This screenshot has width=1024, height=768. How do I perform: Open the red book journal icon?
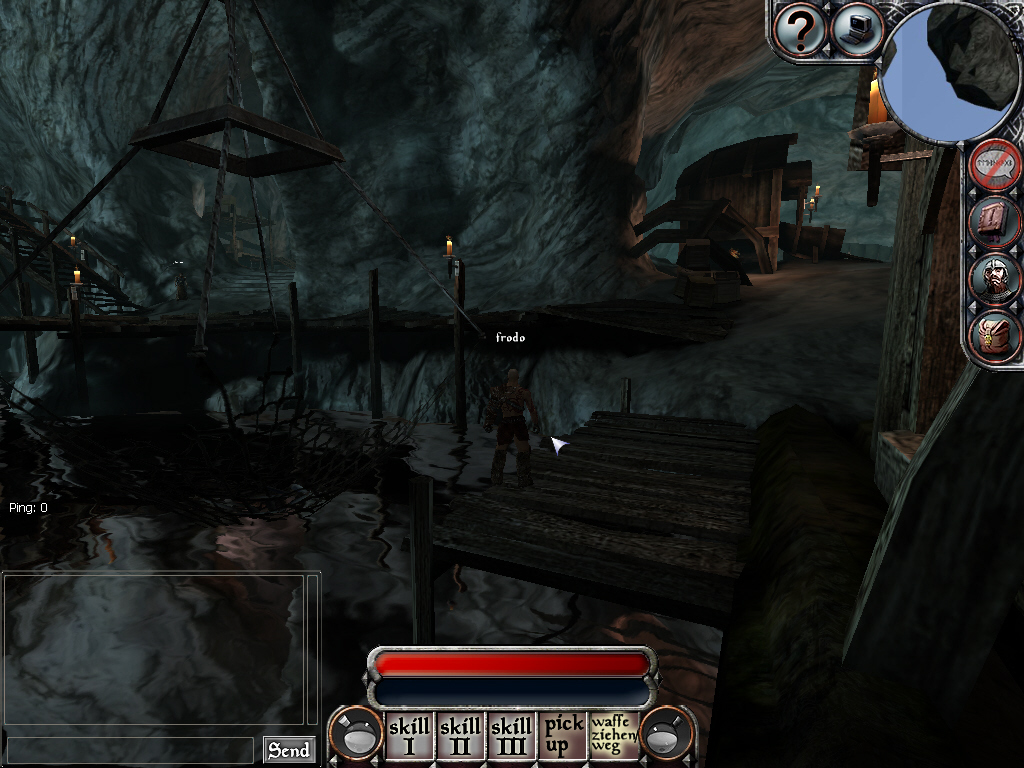click(994, 222)
